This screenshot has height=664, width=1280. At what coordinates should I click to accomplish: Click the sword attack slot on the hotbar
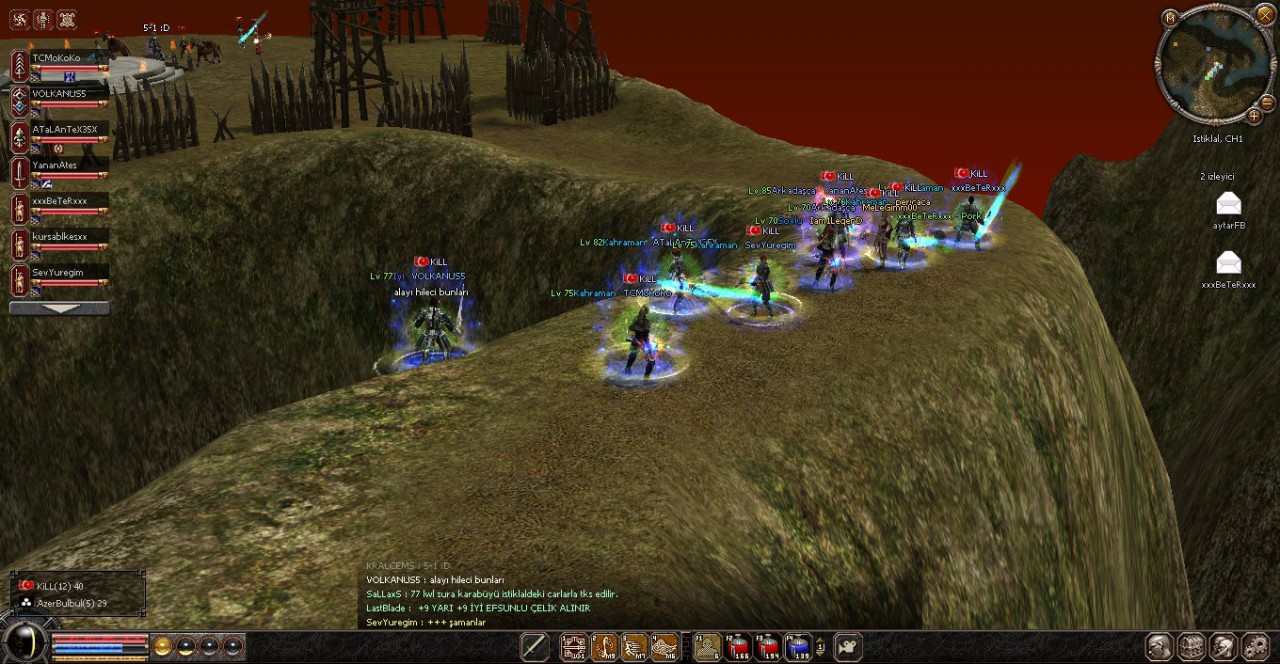(x=534, y=647)
